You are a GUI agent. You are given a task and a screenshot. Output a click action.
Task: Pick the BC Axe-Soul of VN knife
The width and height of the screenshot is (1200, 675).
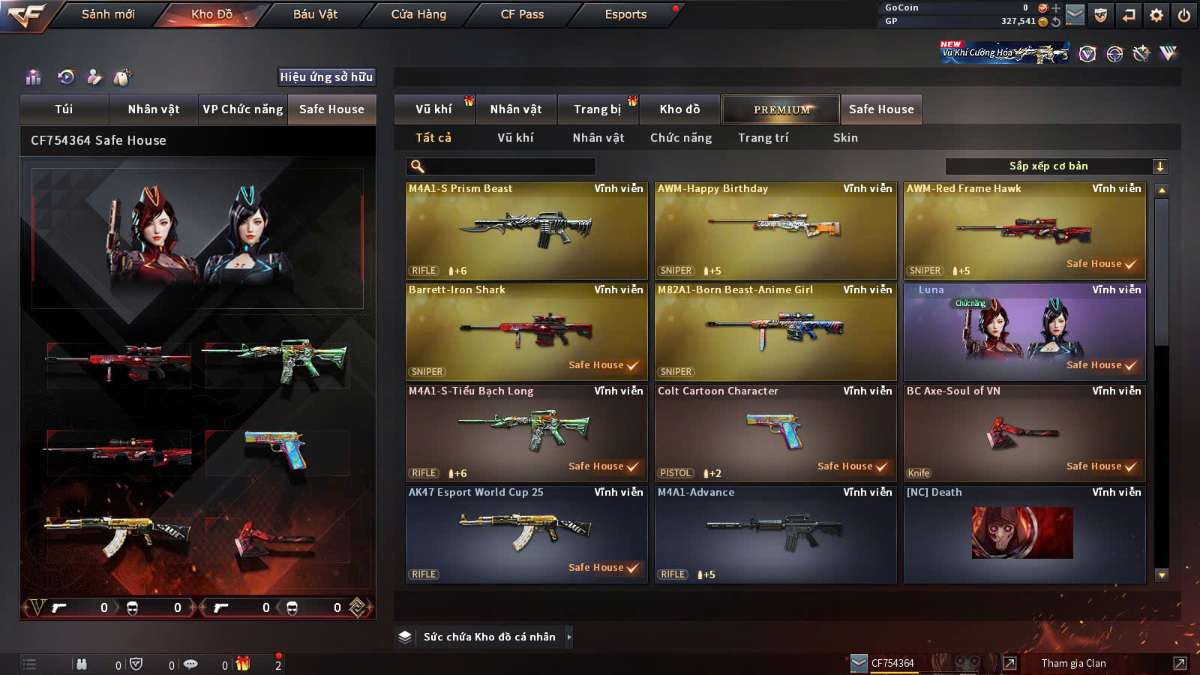[1024, 432]
